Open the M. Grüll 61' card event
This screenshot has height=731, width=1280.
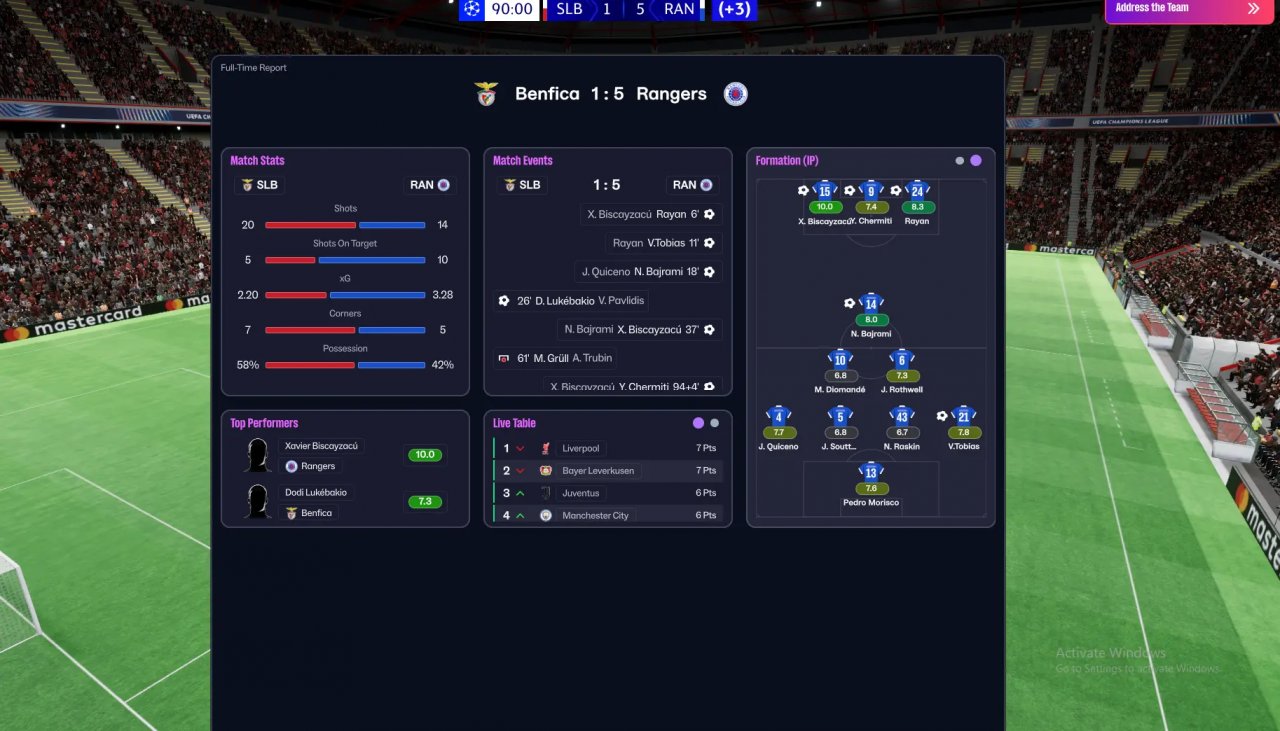point(556,358)
